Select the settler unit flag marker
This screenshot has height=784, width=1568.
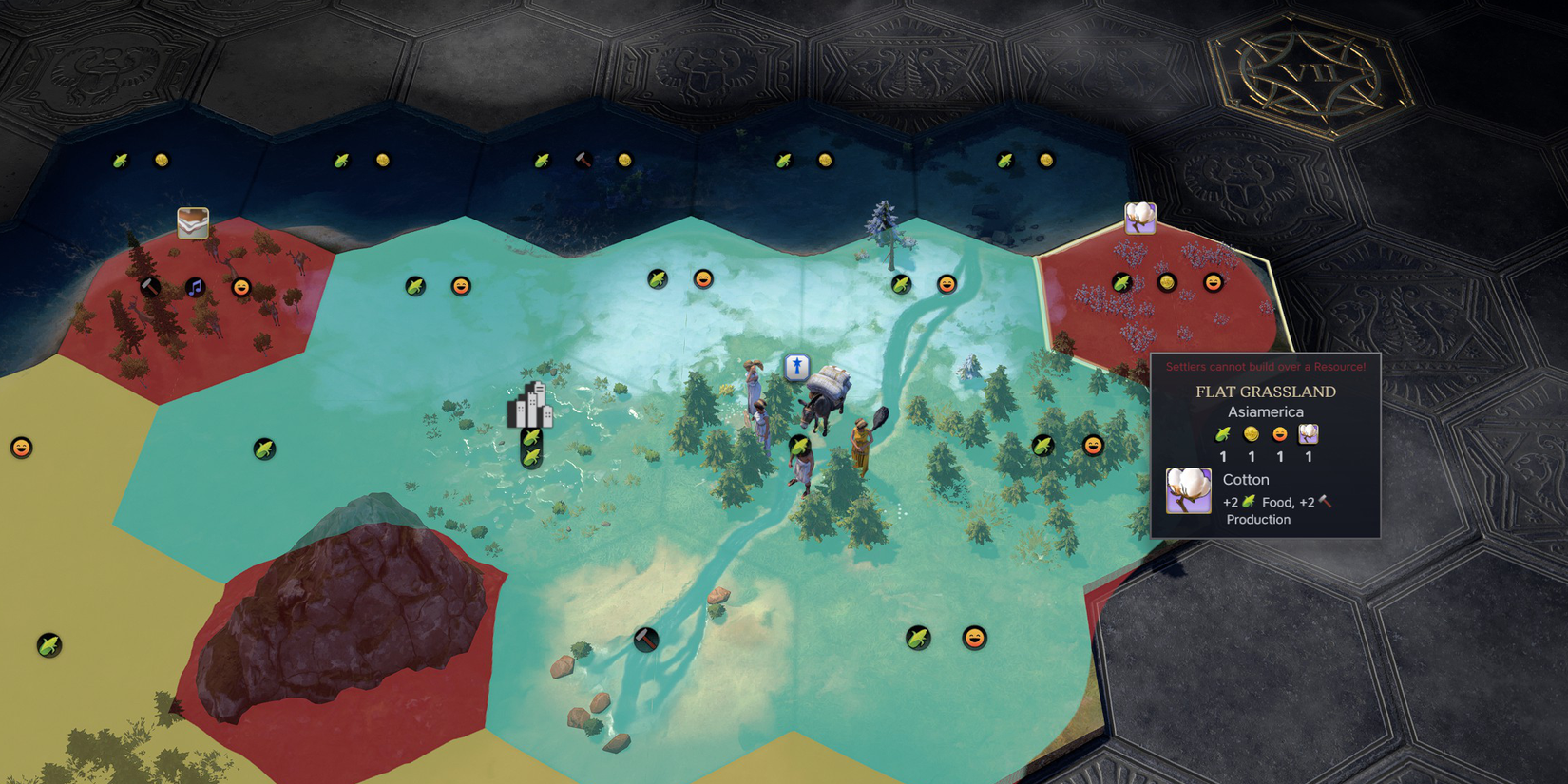tap(796, 366)
